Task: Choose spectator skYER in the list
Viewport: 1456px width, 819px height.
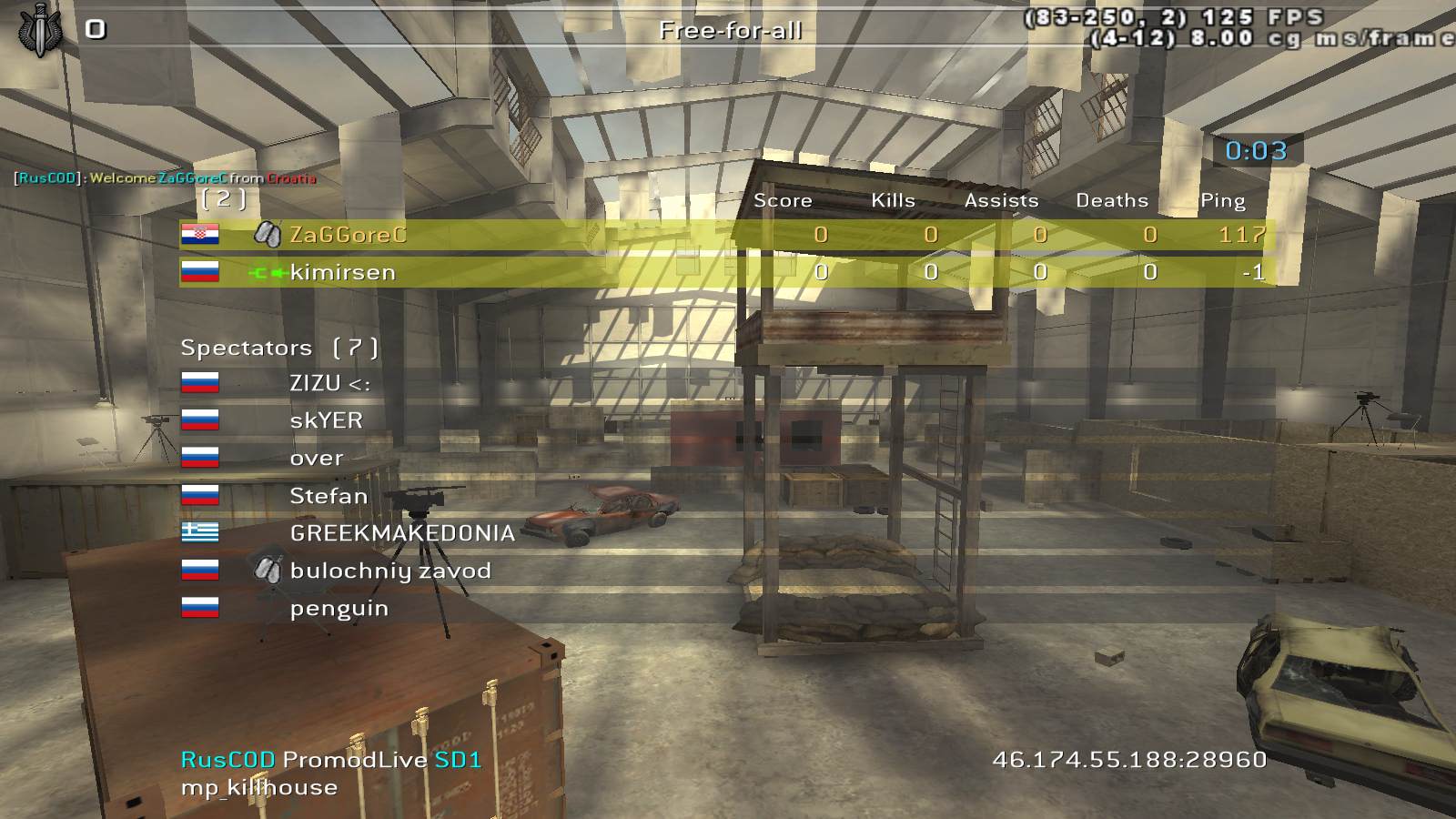Action: pos(326,420)
